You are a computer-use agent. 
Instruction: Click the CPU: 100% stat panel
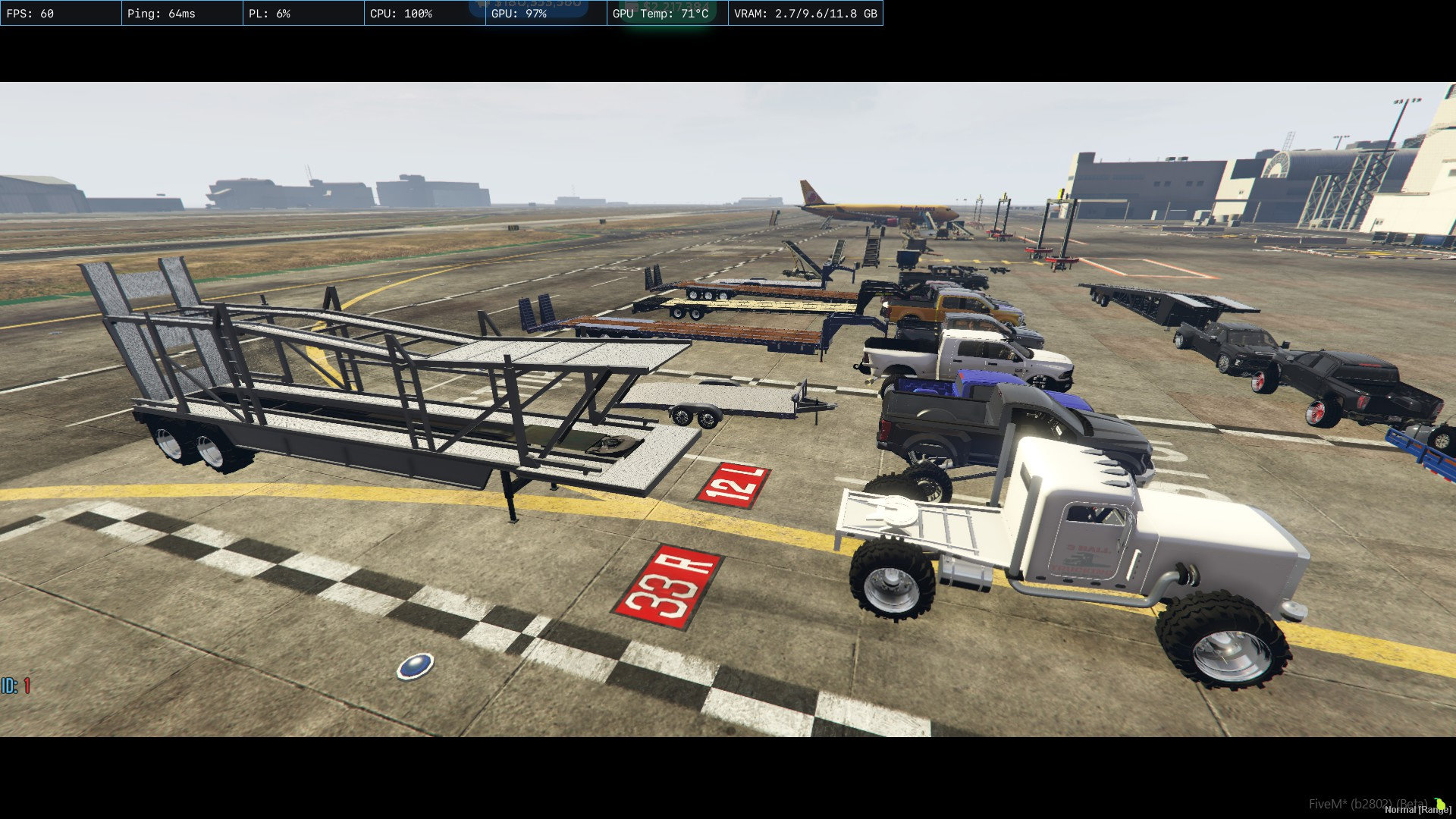coord(422,13)
